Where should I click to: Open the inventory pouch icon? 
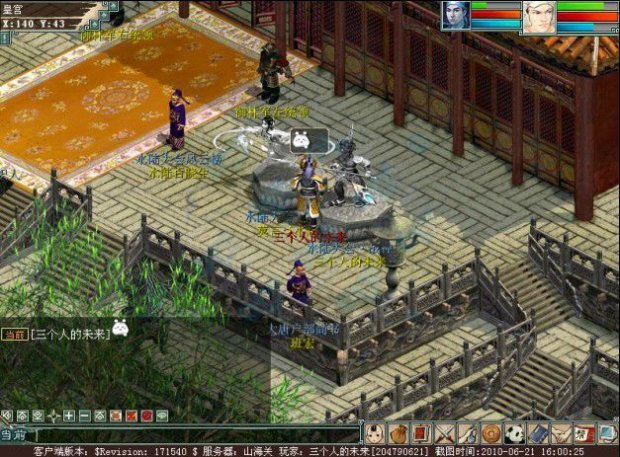[x=398, y=434]
